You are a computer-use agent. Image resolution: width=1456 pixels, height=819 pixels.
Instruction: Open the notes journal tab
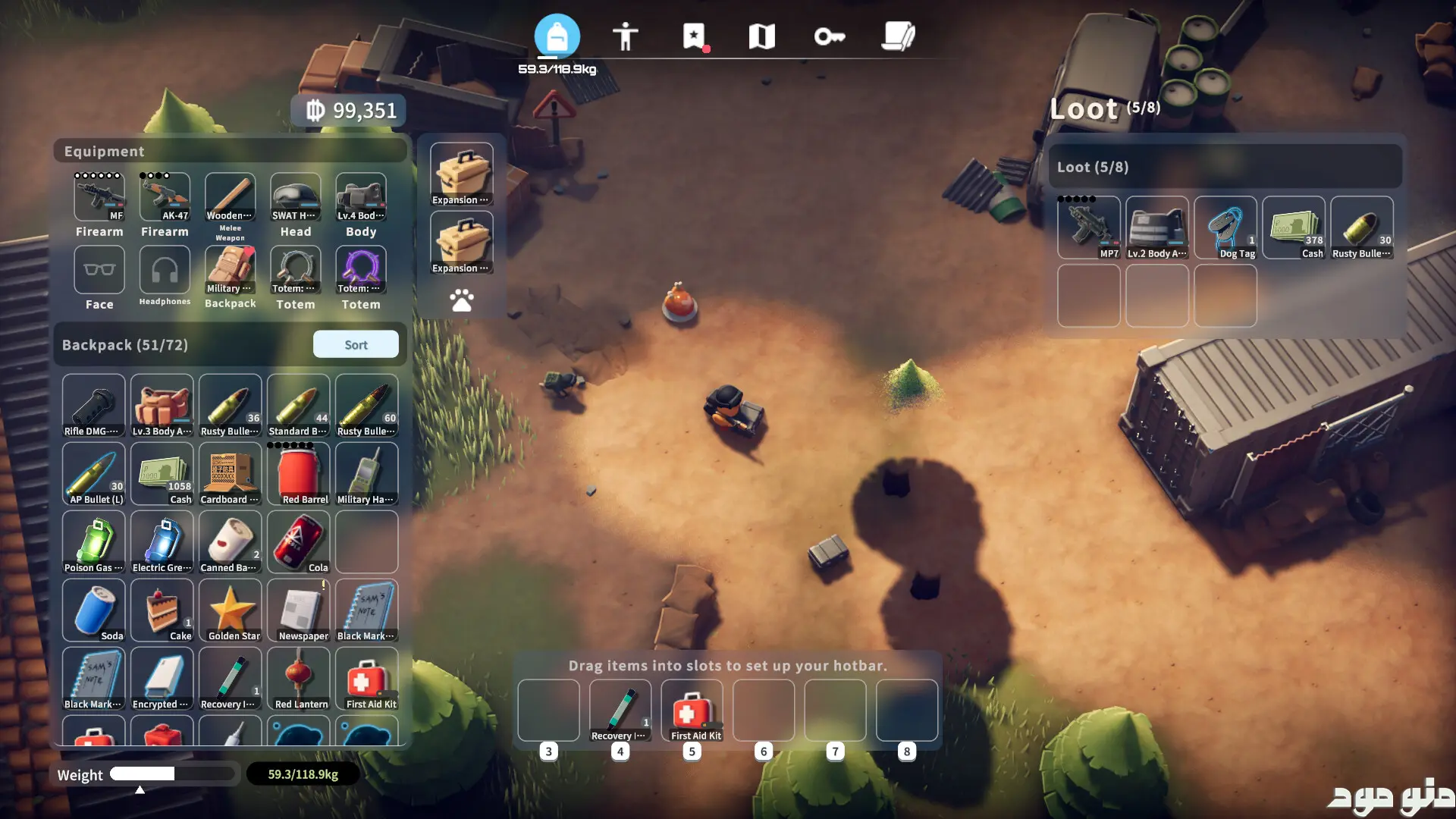[x=898, y=36]
